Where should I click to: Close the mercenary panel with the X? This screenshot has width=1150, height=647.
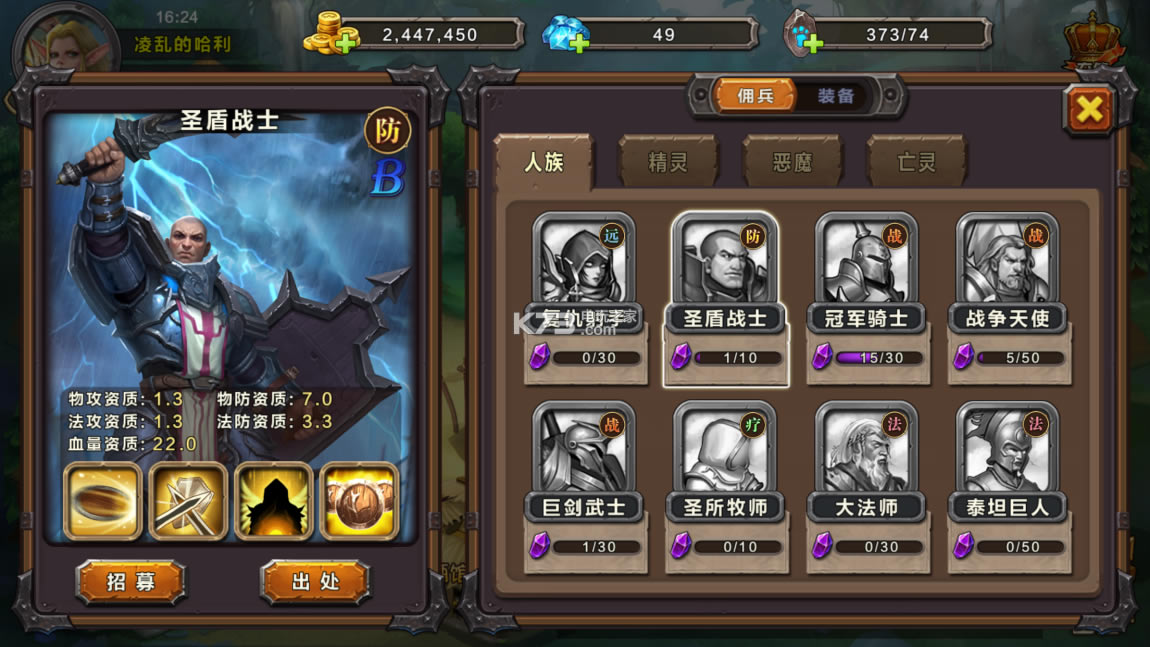point(1089,109)
